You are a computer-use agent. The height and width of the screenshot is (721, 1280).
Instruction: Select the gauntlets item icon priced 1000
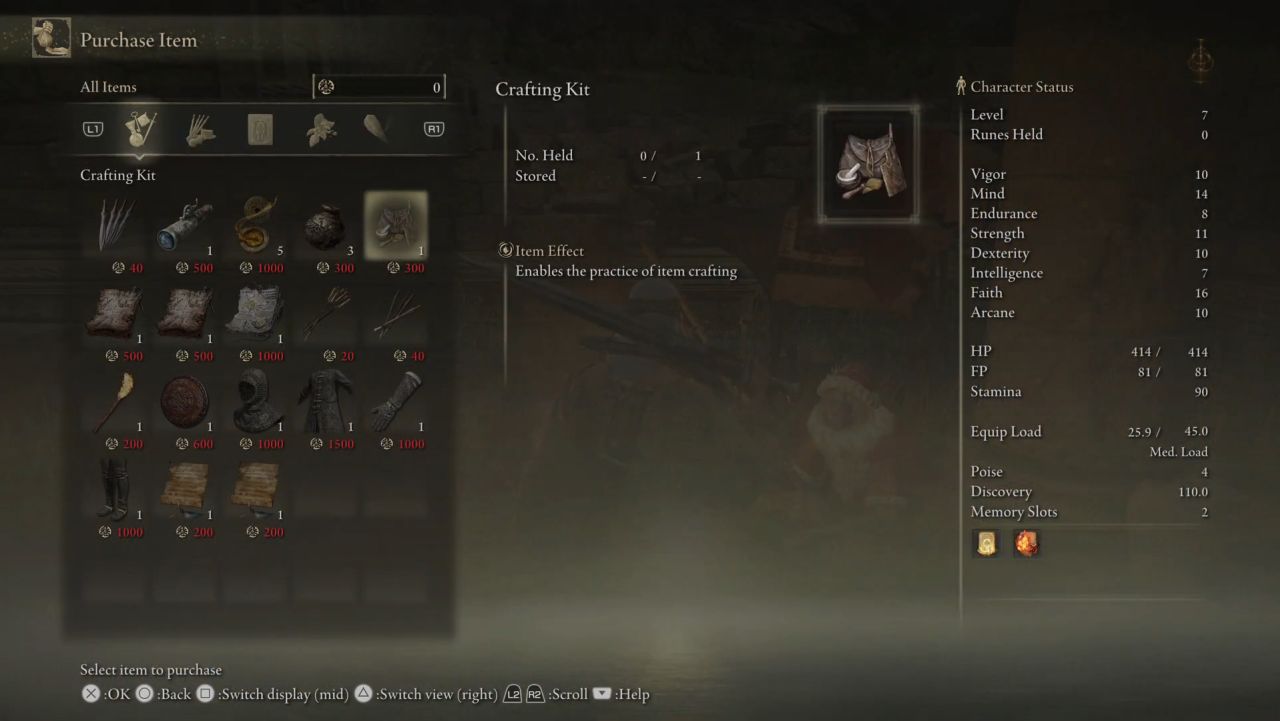[396, 398]
